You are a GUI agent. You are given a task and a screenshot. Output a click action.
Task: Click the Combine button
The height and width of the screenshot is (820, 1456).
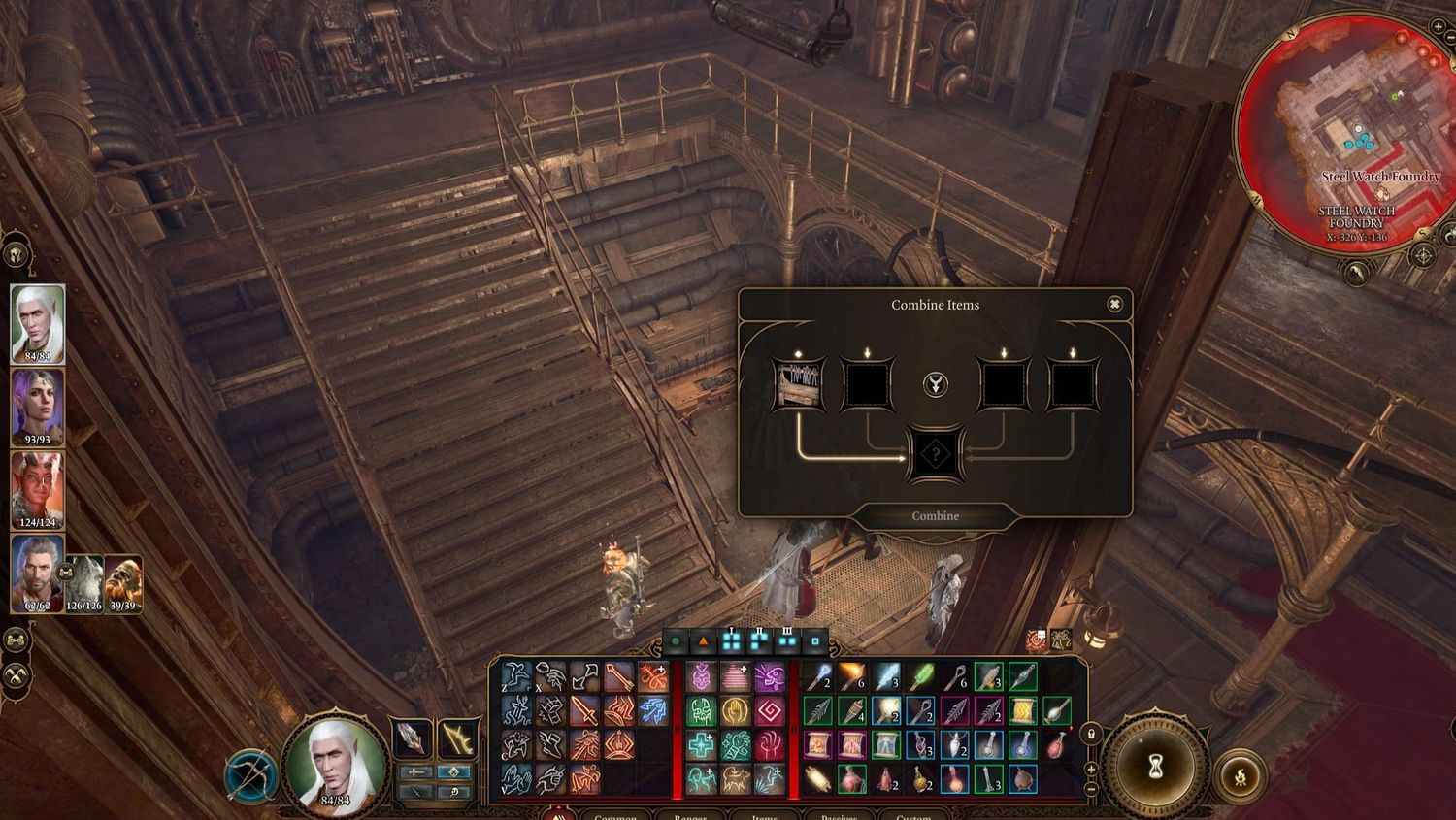point(935,516)
